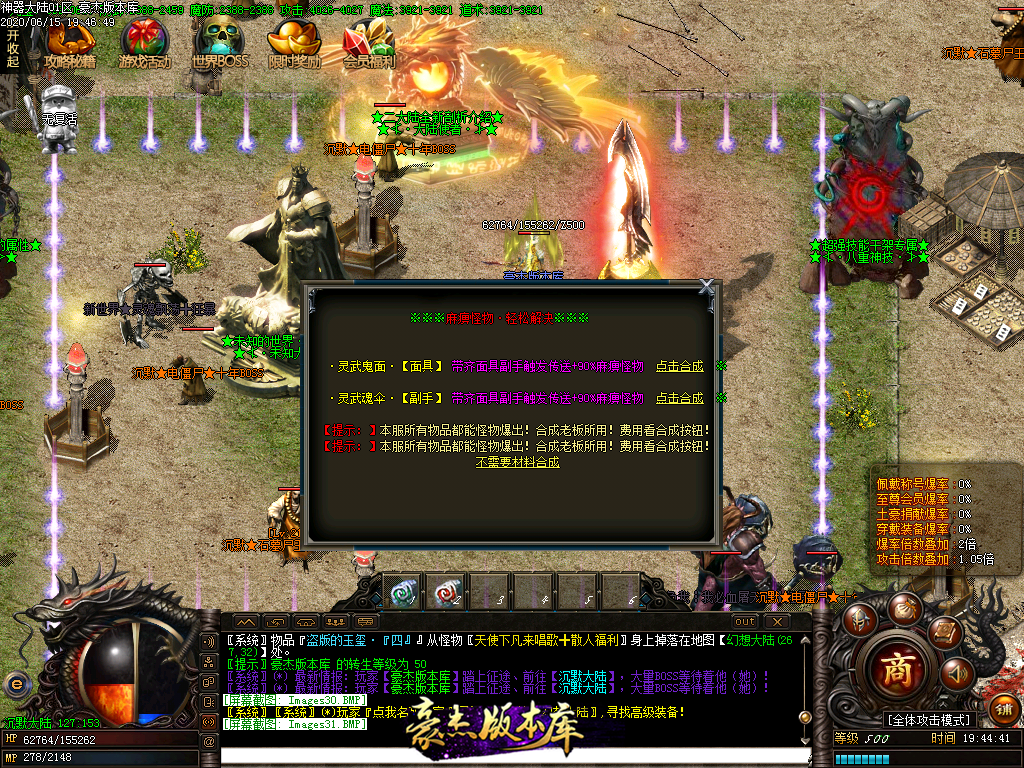Click 点击合成 for the 灵武魂伞 off-hand

click(x=680, y=398)
